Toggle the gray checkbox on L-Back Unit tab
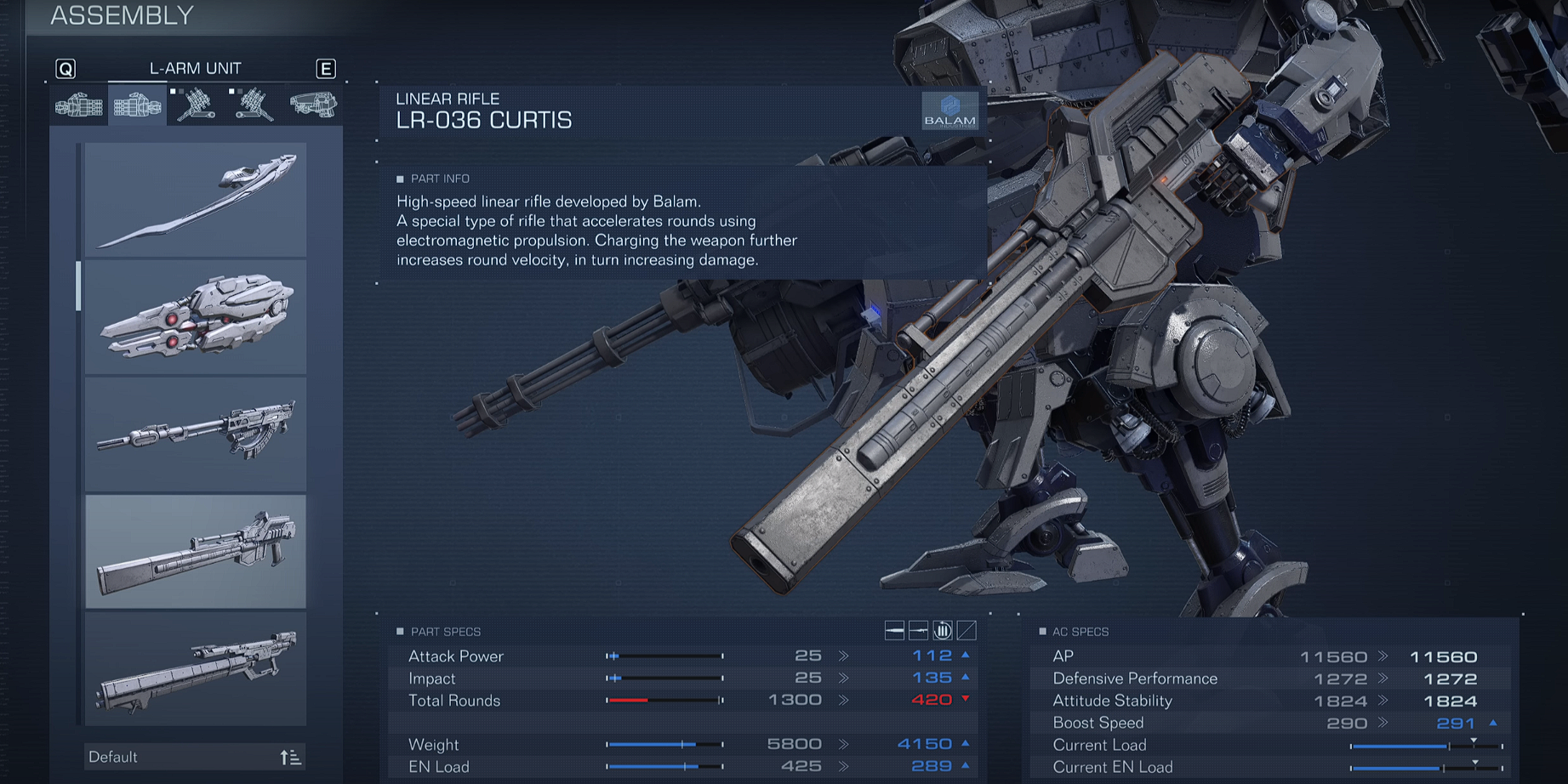 tap(241, 92)
